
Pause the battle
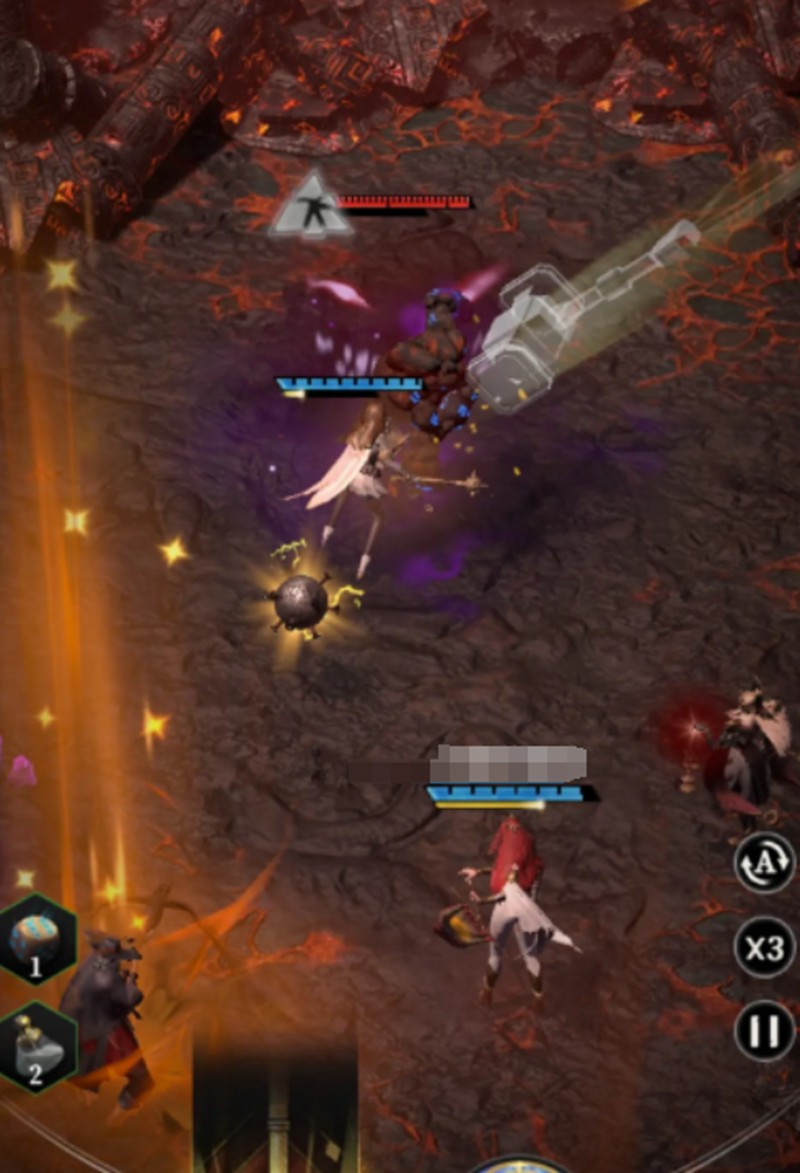click(x=765, y=1030)
